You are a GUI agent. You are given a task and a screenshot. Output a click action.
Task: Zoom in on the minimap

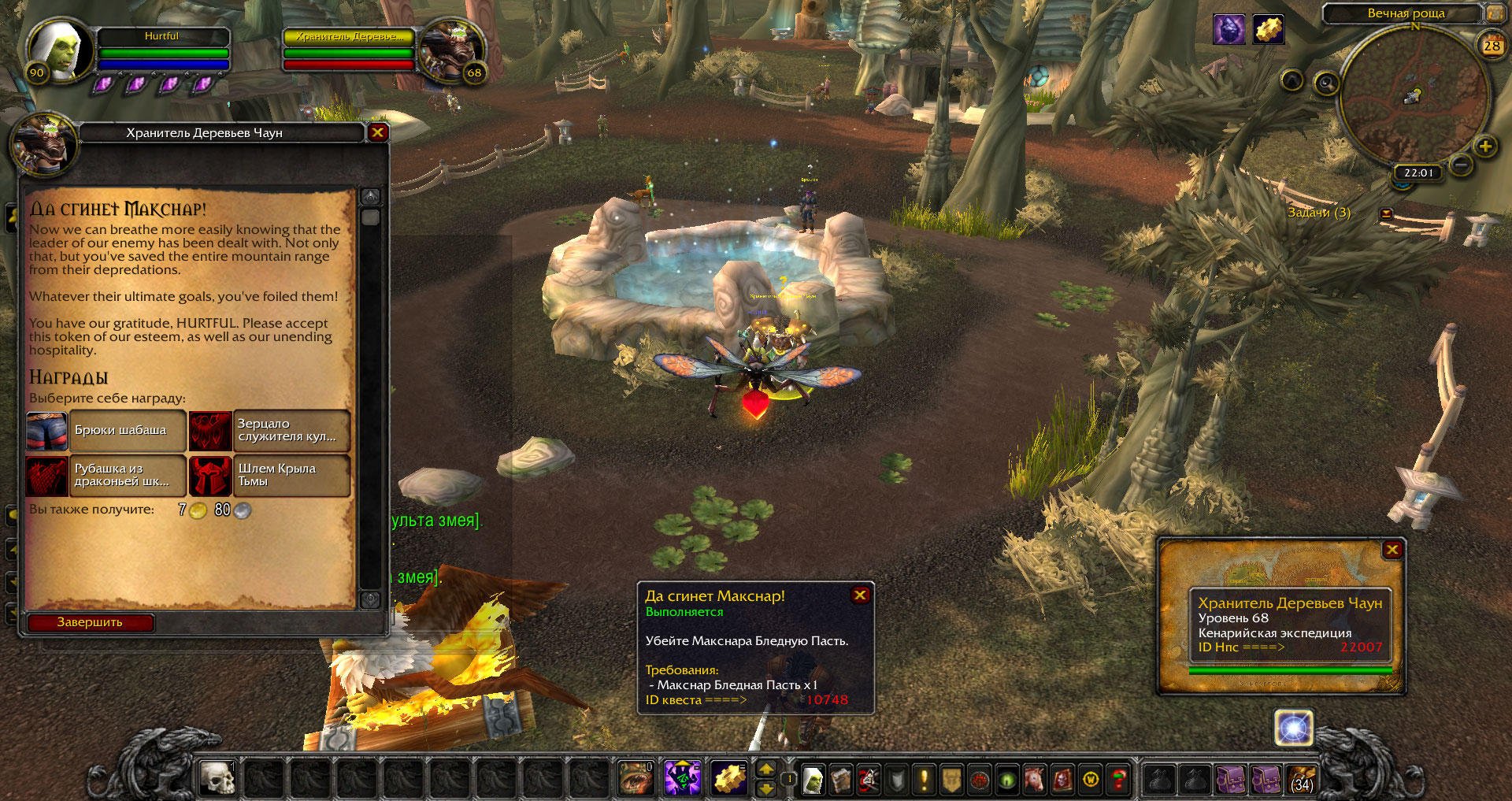[x=1485, y=146]
